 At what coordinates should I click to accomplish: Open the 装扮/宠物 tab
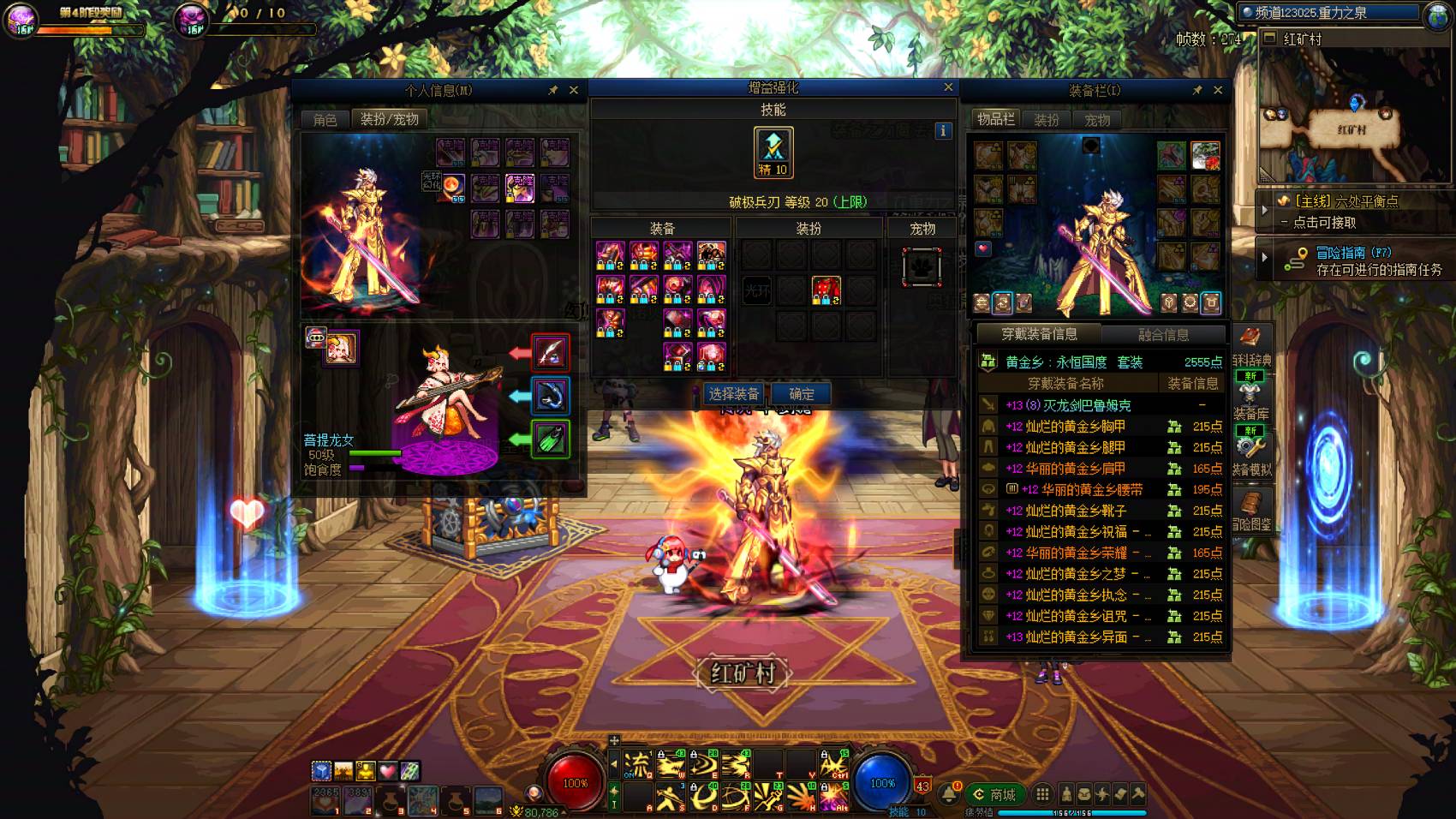(x=390, y=120)
